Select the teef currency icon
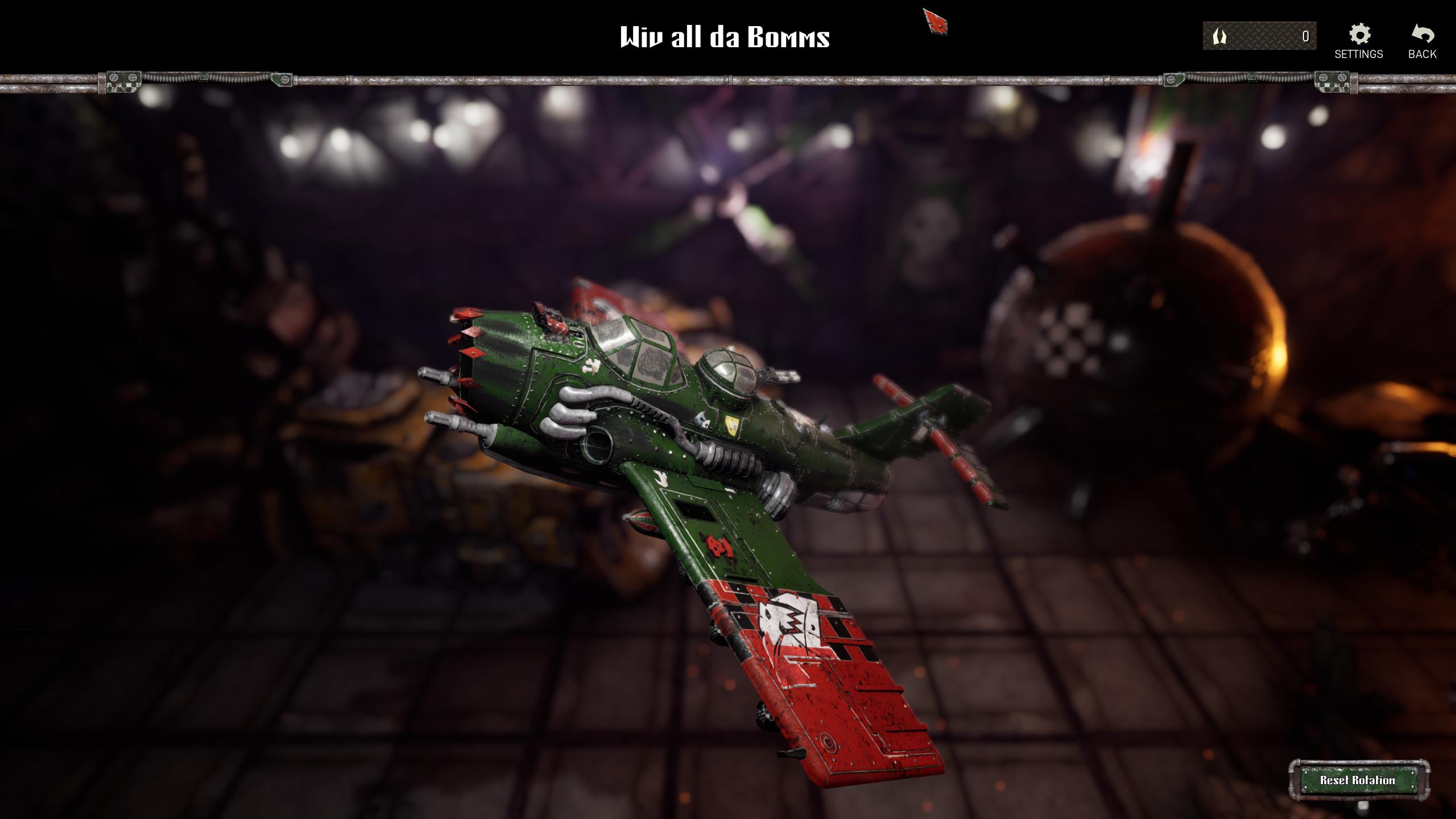 point(1219,35)
